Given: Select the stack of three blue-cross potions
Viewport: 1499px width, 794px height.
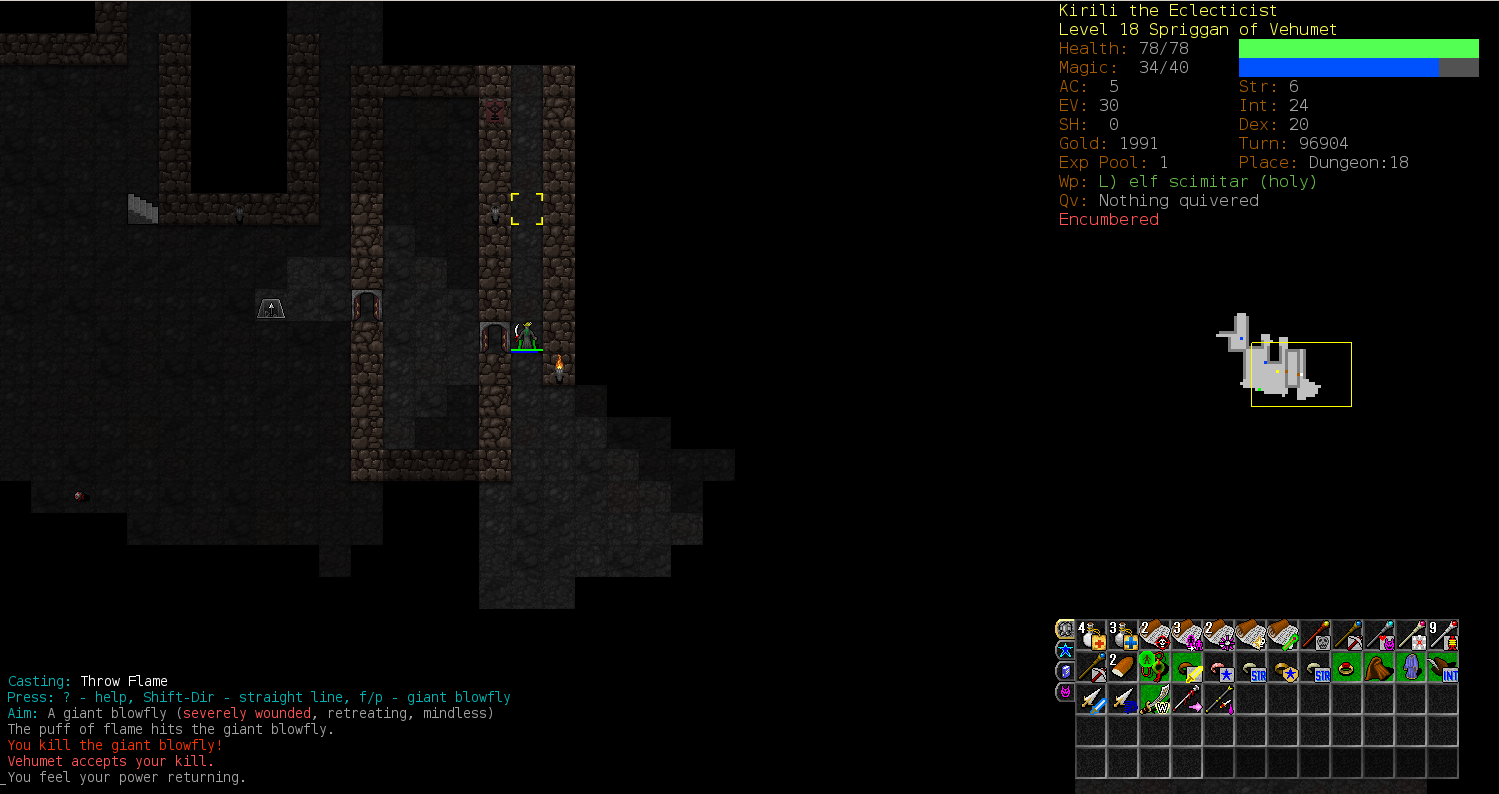Looking at the screenshot, I should (x=1123, y=636).
